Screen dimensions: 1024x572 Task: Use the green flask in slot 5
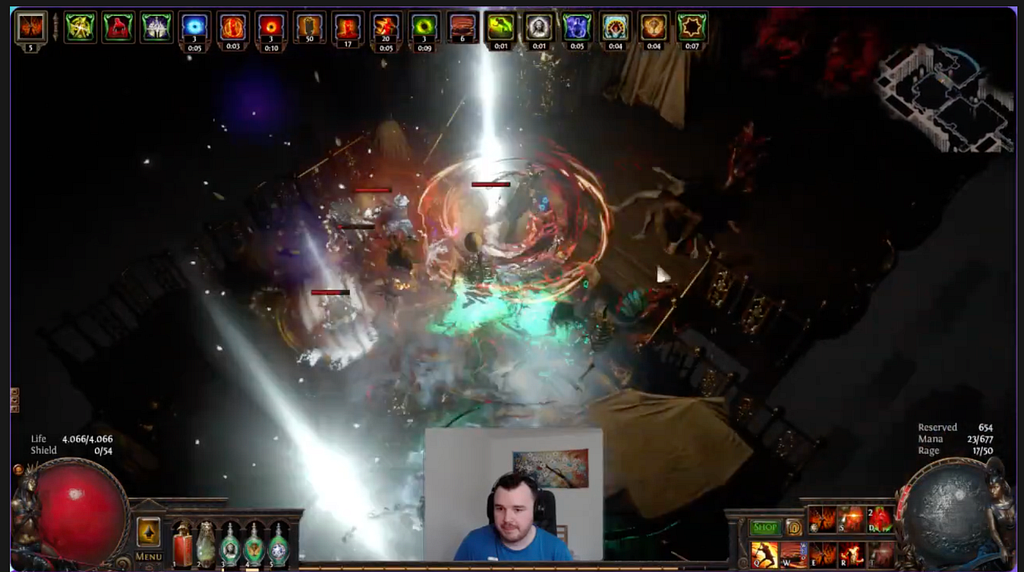[278, 546]
